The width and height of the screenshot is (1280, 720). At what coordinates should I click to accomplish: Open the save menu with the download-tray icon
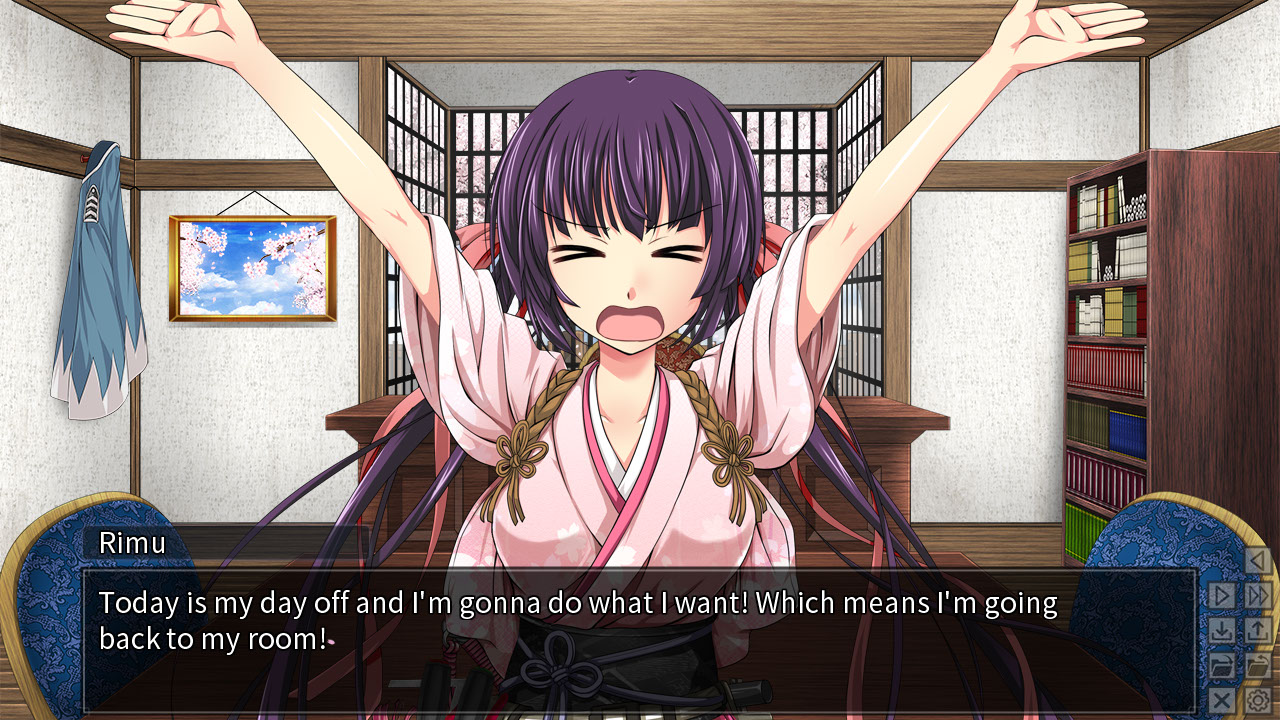click(1222, 631)
